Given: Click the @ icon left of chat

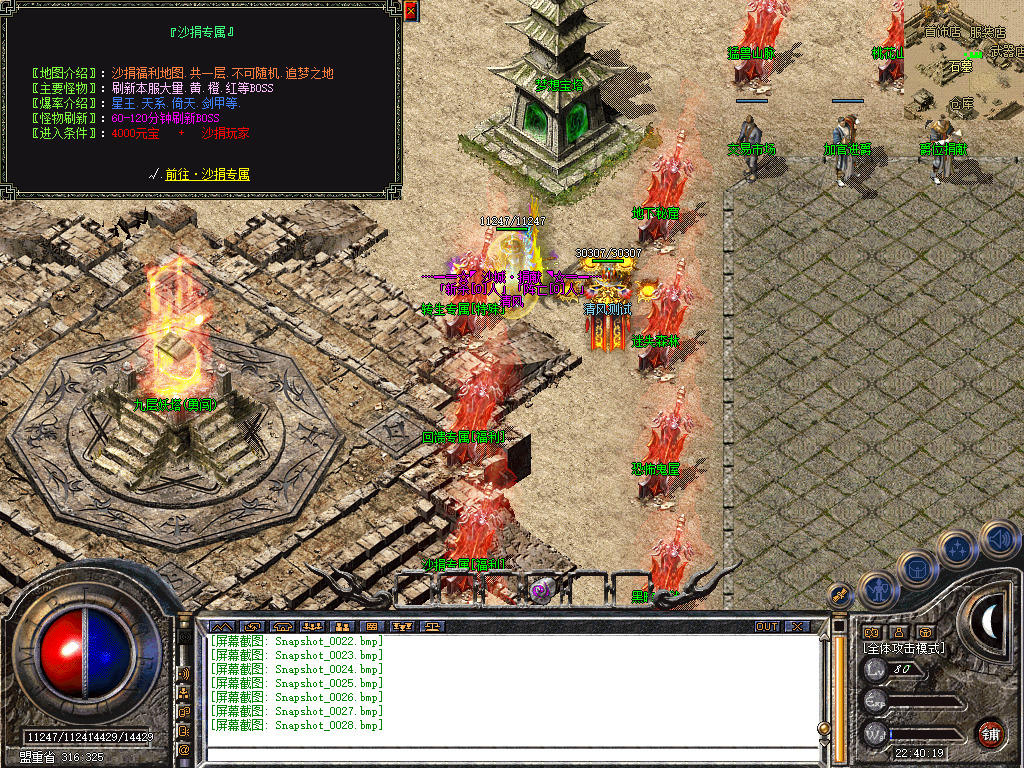Looking at the screenshot, I should pyautogui.click(x=184, y=749).
